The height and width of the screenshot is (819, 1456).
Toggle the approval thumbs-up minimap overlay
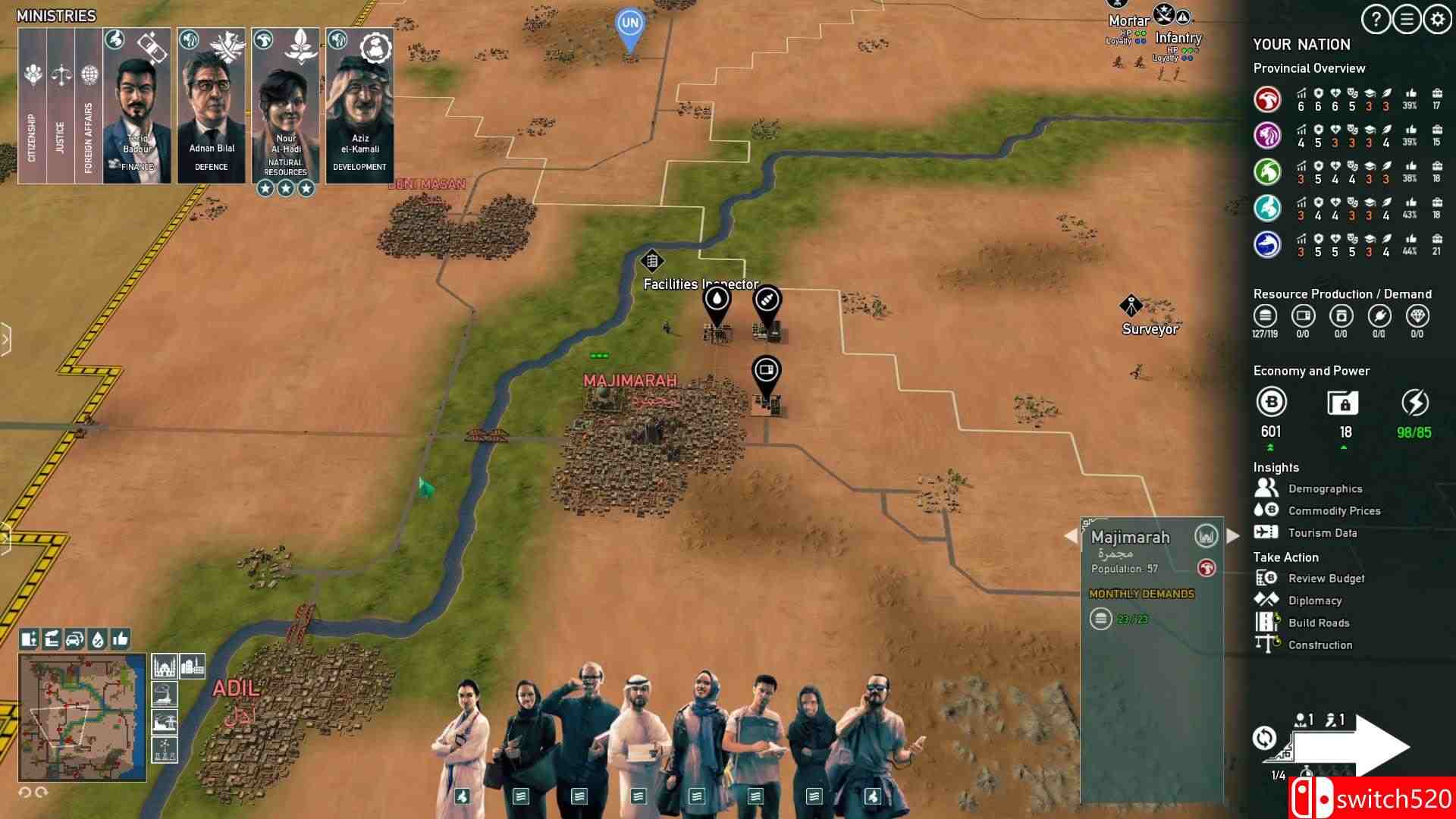pyautogui.click(x=119, y=639)
